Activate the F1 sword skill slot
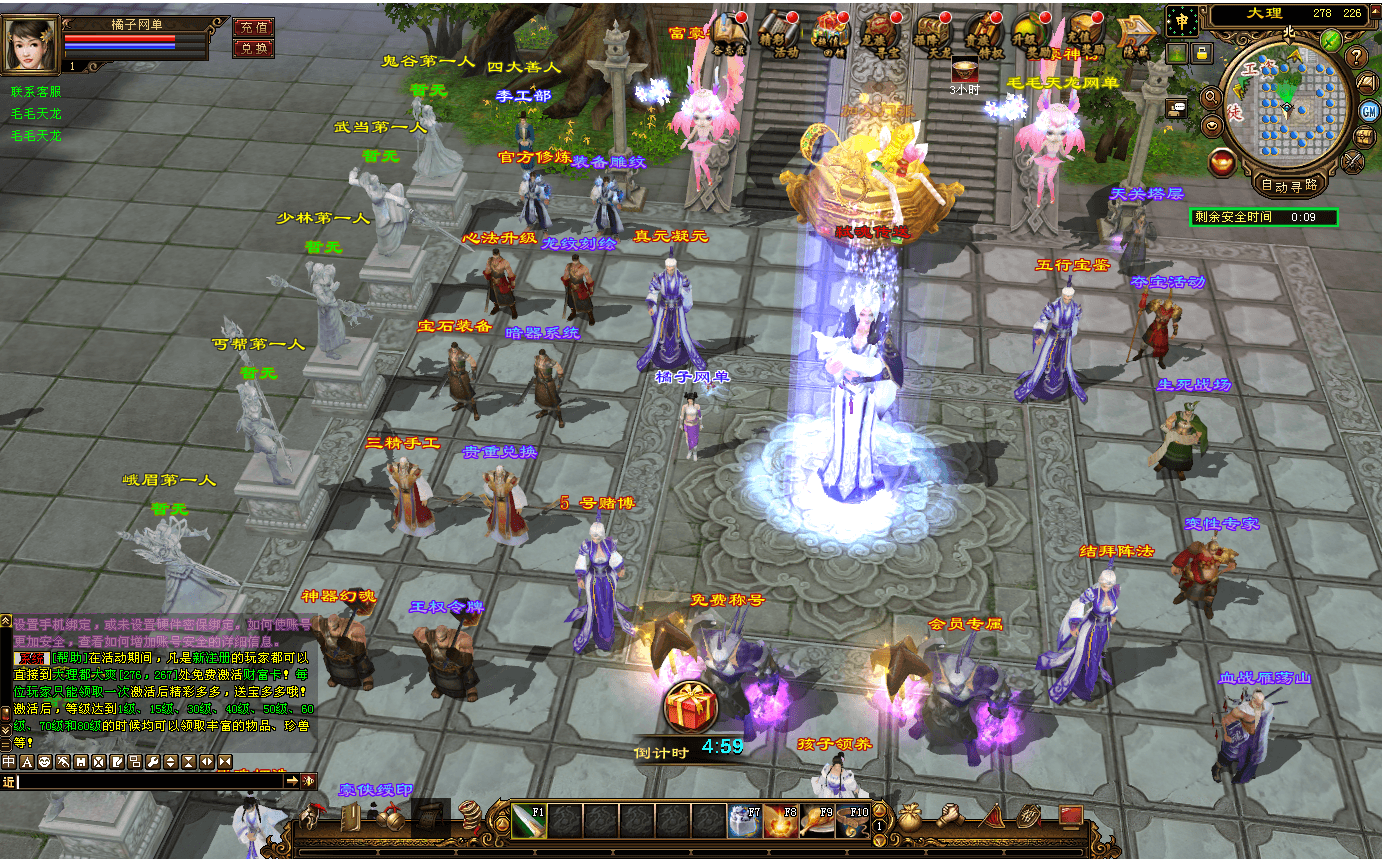 (529, 820)
